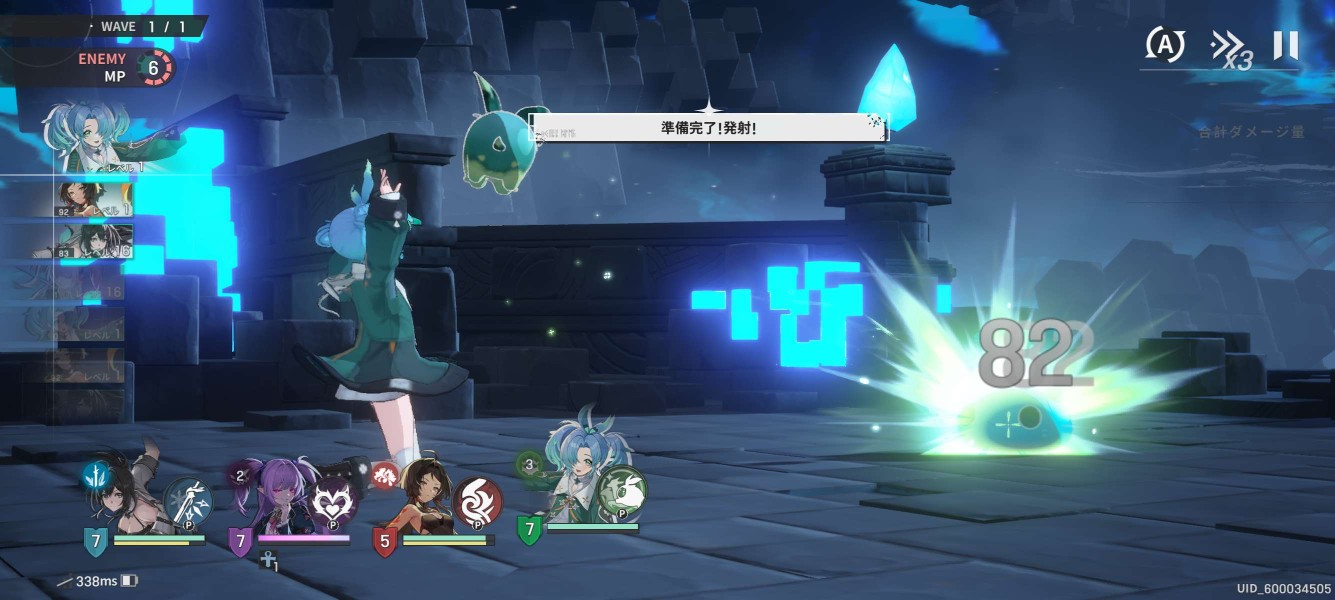Viewport: 1335px width, 600px height.
Task: Trigger the red swirl skill
Action: tap(478, 503)
